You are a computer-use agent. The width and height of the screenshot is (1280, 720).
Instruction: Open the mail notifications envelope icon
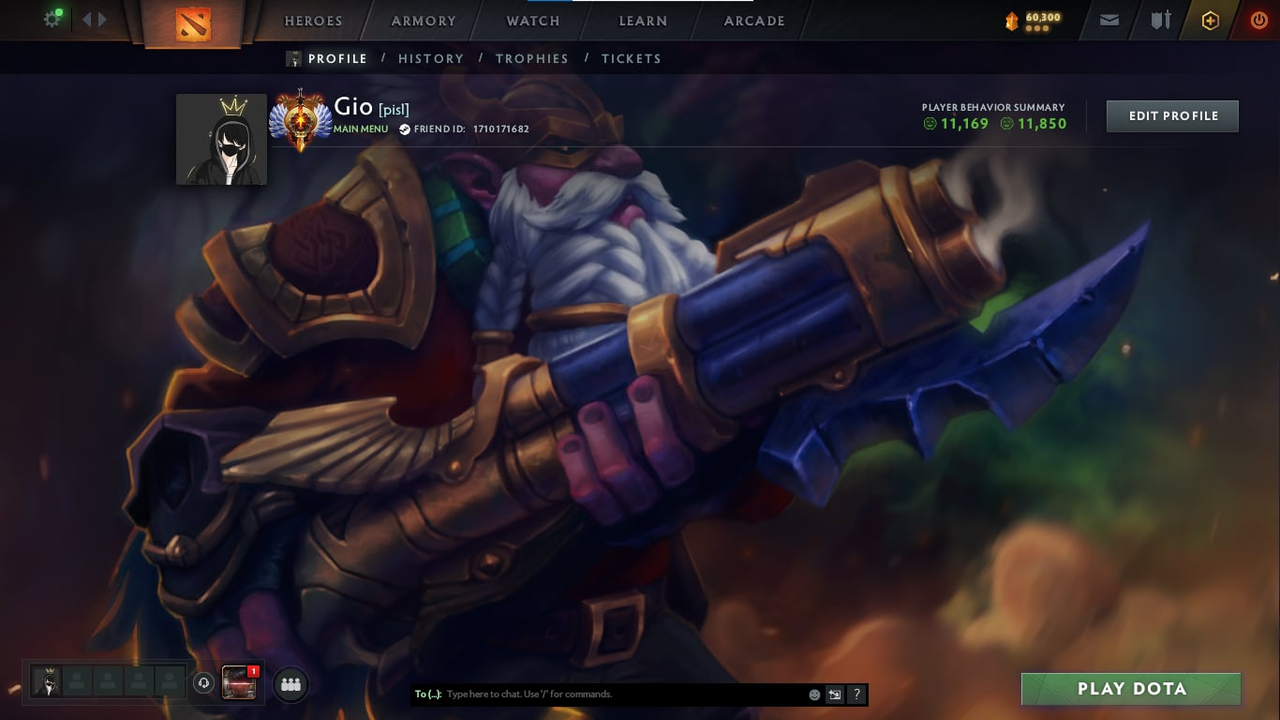click(x=1109, y=19)
